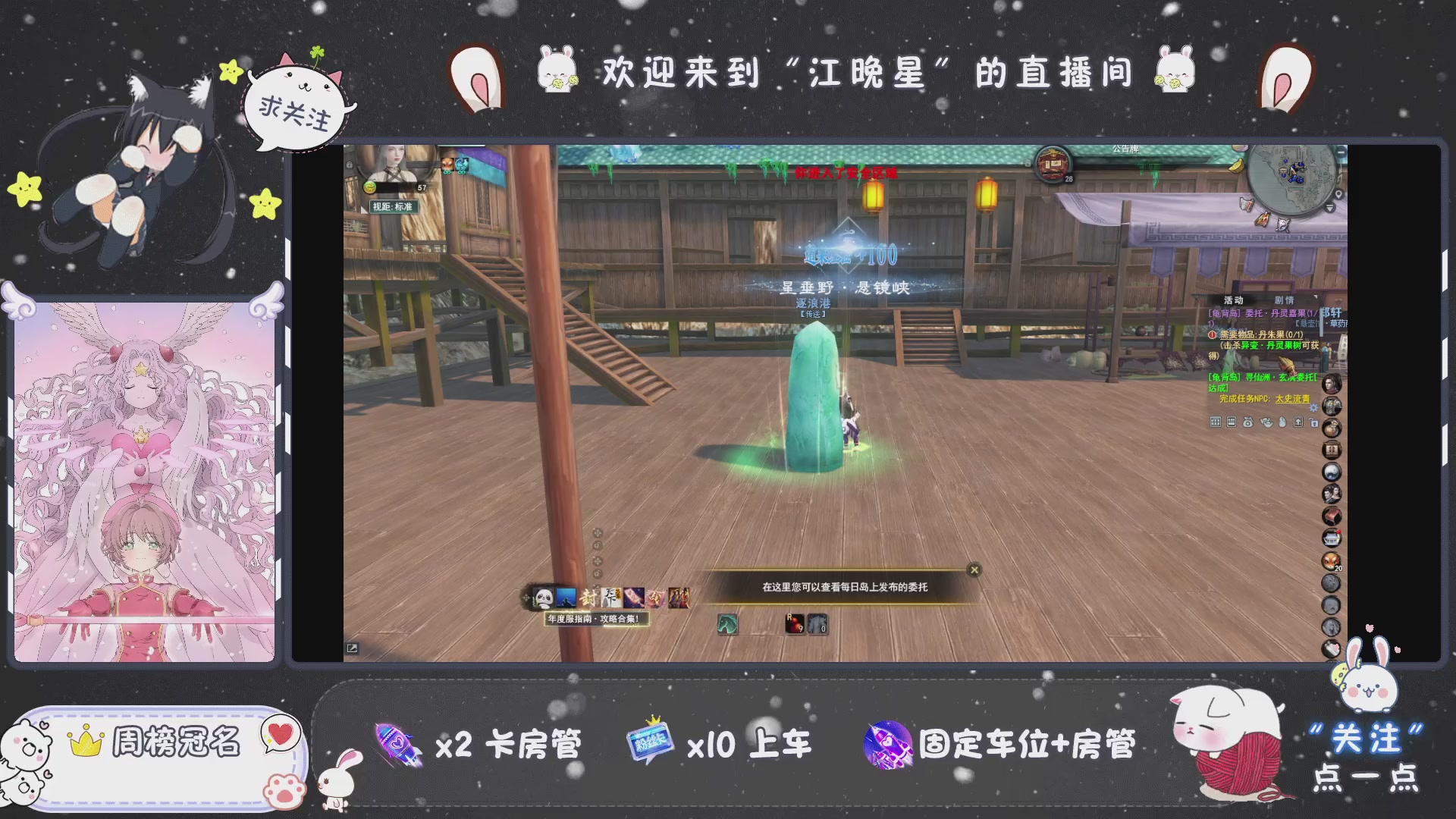Switch to the 活动 tab
This screenshot has height=819, width=1456.
click(x=1234, y=301)
